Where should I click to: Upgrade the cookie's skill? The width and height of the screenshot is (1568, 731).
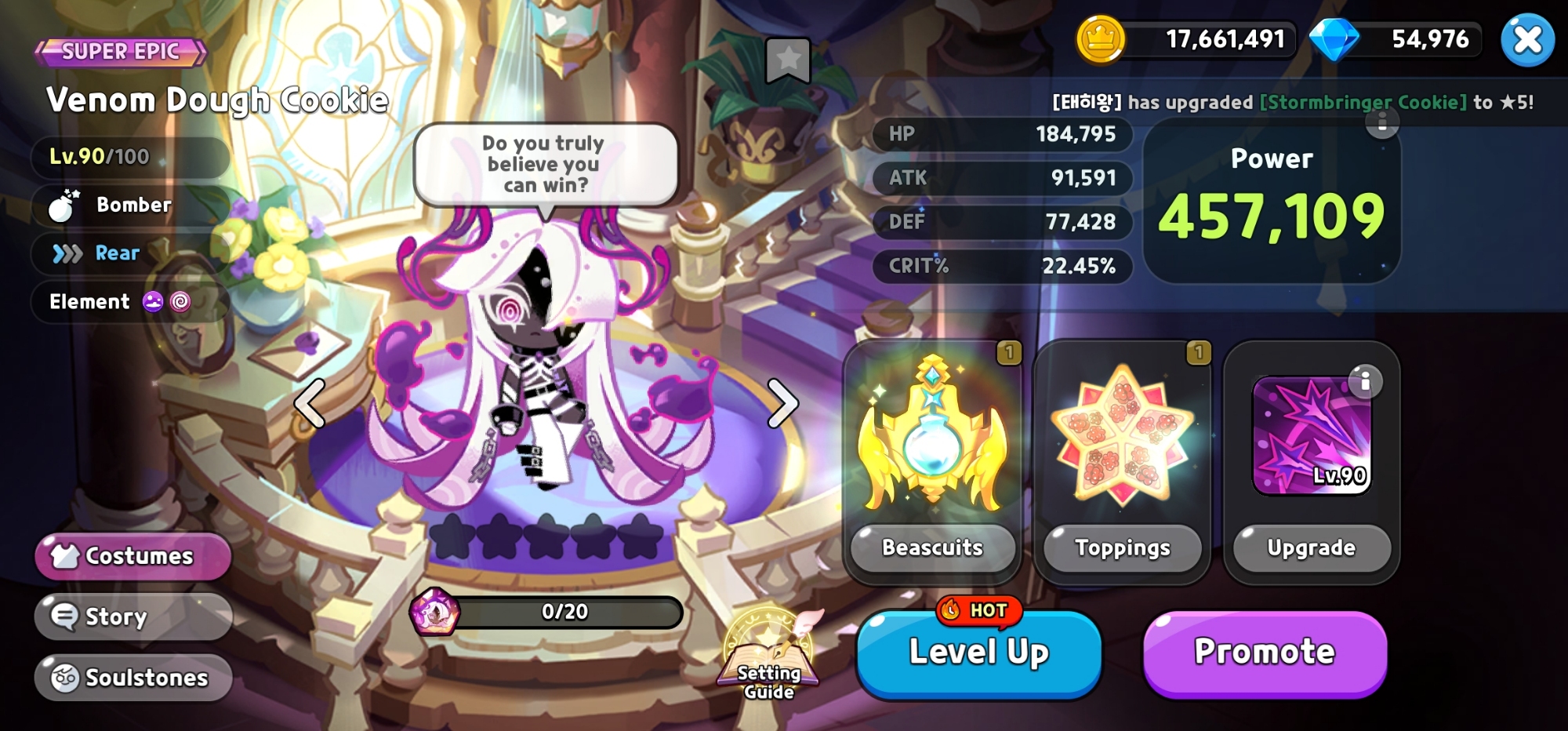tap(1311, 547)
